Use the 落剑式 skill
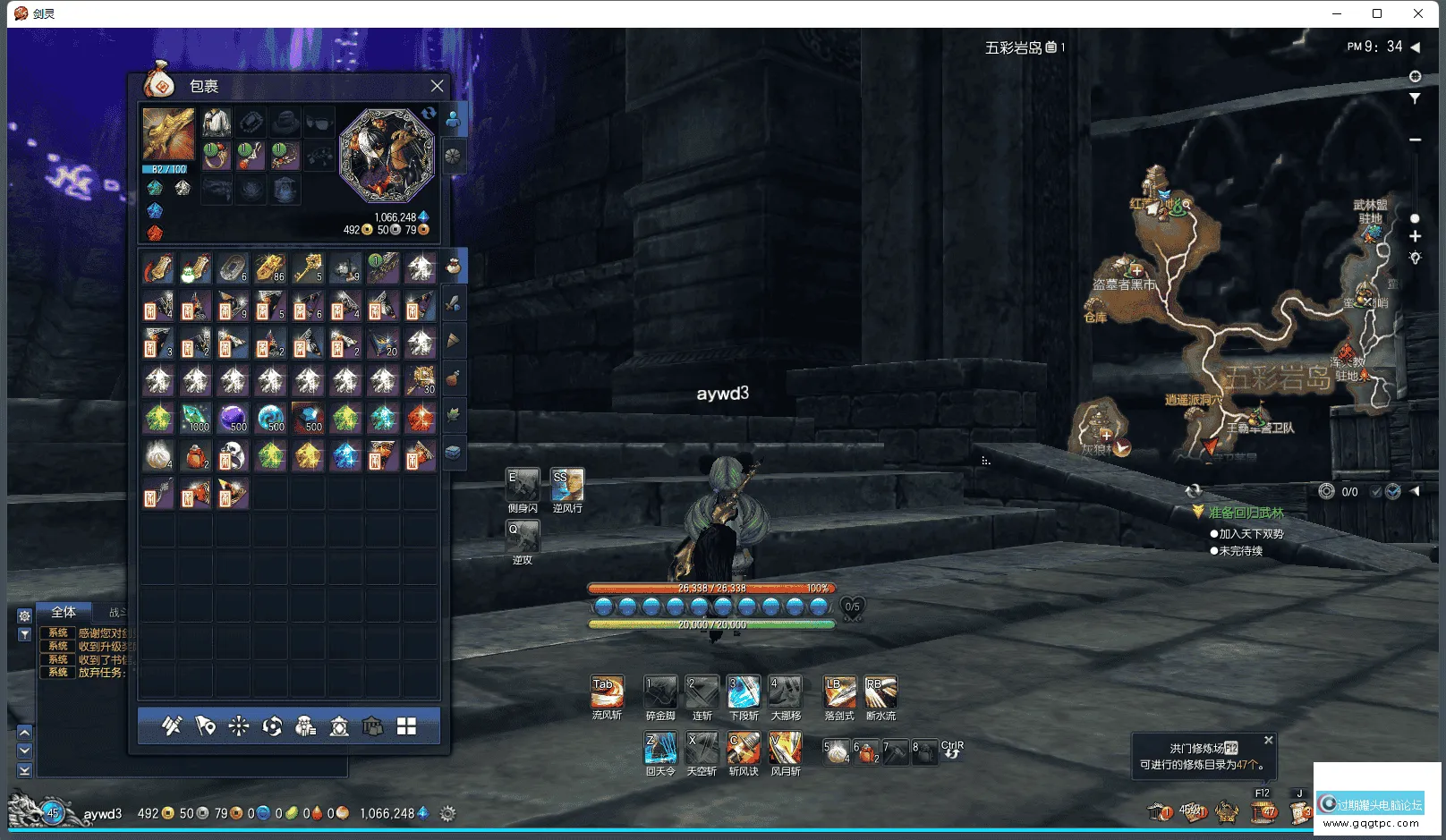Screen dimensions: 1446x840 [x=839, y=692]
